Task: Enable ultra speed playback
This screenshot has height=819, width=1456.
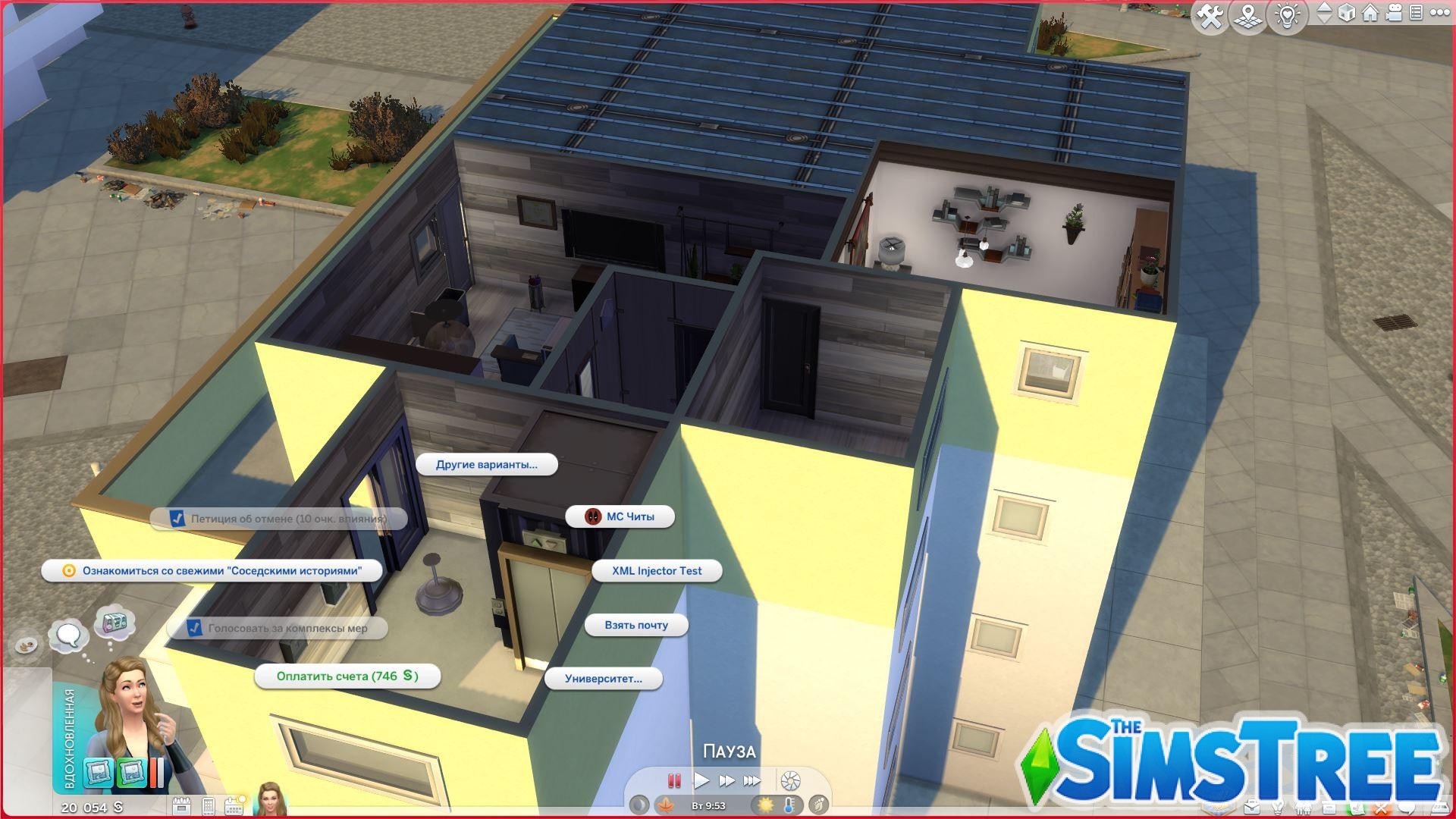Action: (752, 780)
